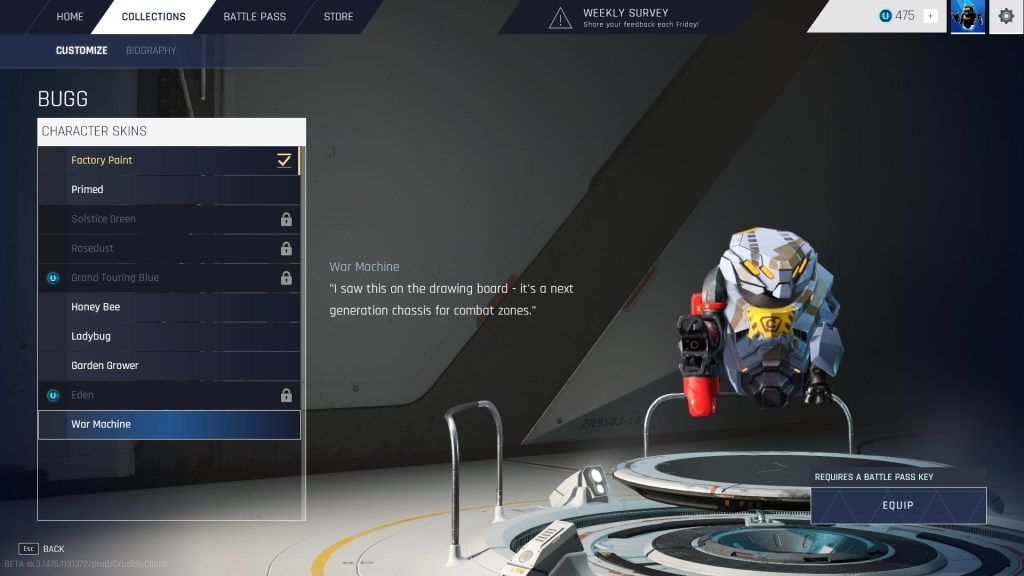Select the Ladybug skin
Image resolution: width=1024 pixels, height=576 pixels.
pos(168,336)
